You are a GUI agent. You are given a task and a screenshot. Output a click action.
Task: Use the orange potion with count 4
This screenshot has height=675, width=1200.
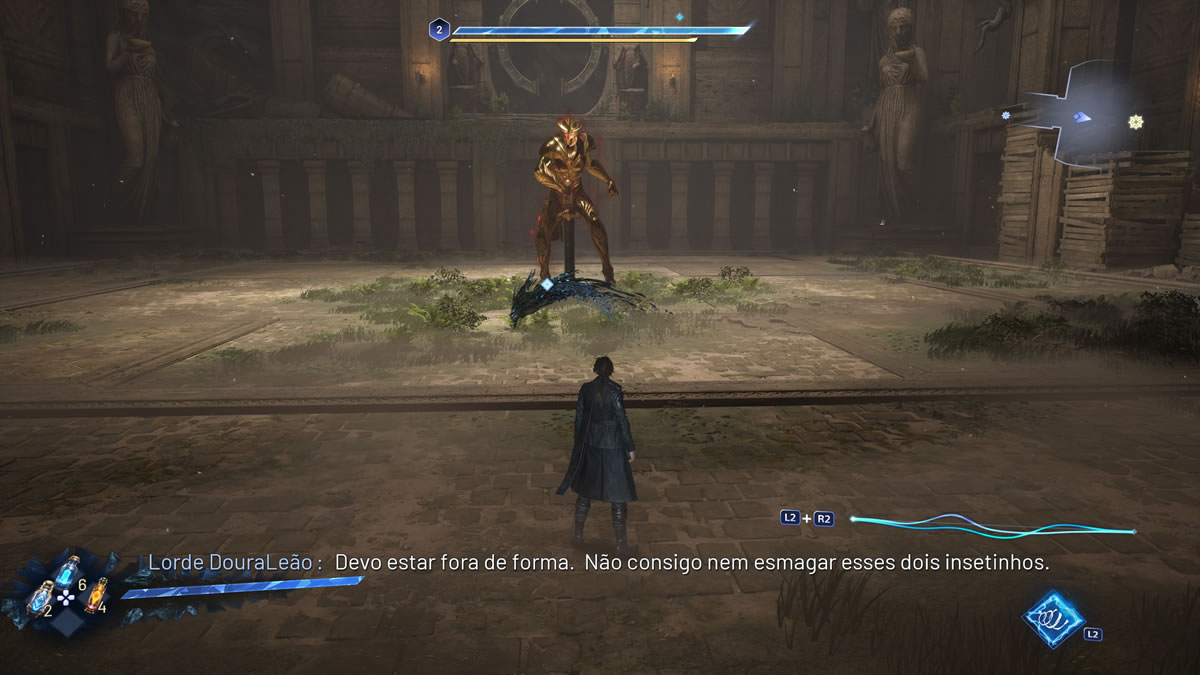[93, 597]
